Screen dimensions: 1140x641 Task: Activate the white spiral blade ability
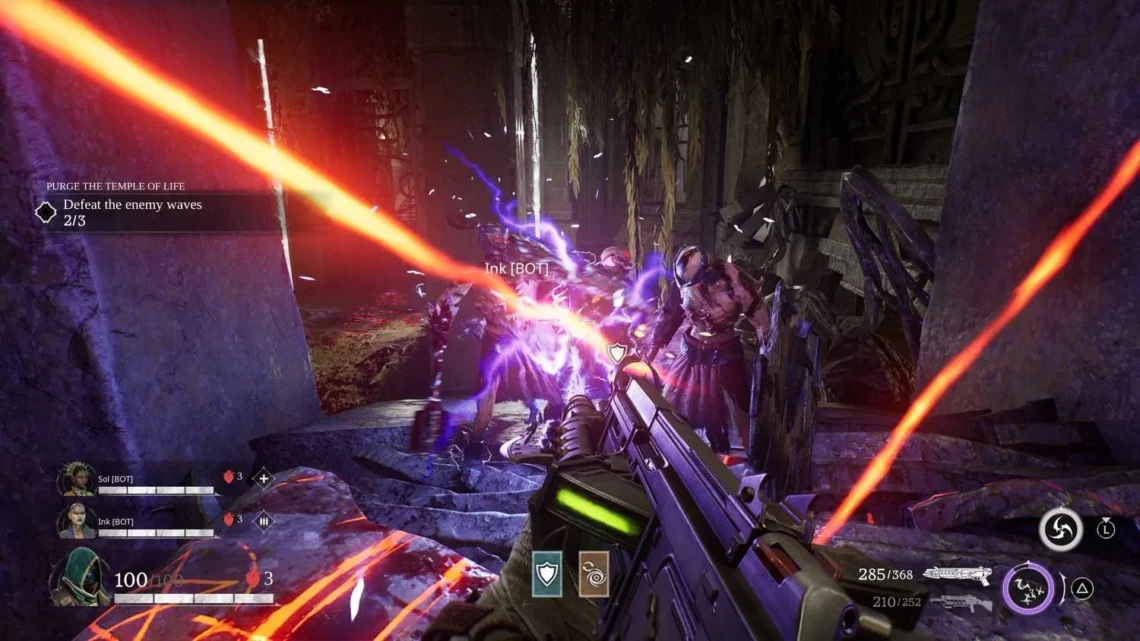(1060, 529)
